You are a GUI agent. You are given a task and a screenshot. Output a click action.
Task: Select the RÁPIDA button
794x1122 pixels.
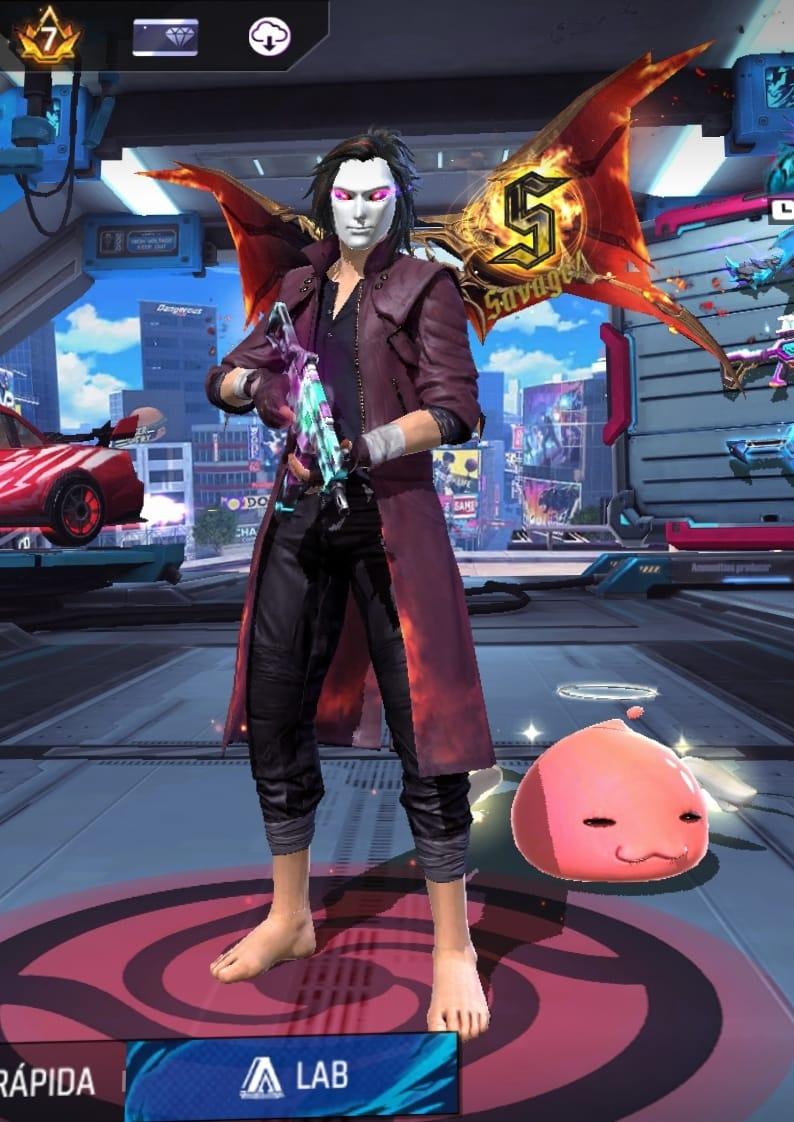pyautogui.click(x=50, y=1081)
